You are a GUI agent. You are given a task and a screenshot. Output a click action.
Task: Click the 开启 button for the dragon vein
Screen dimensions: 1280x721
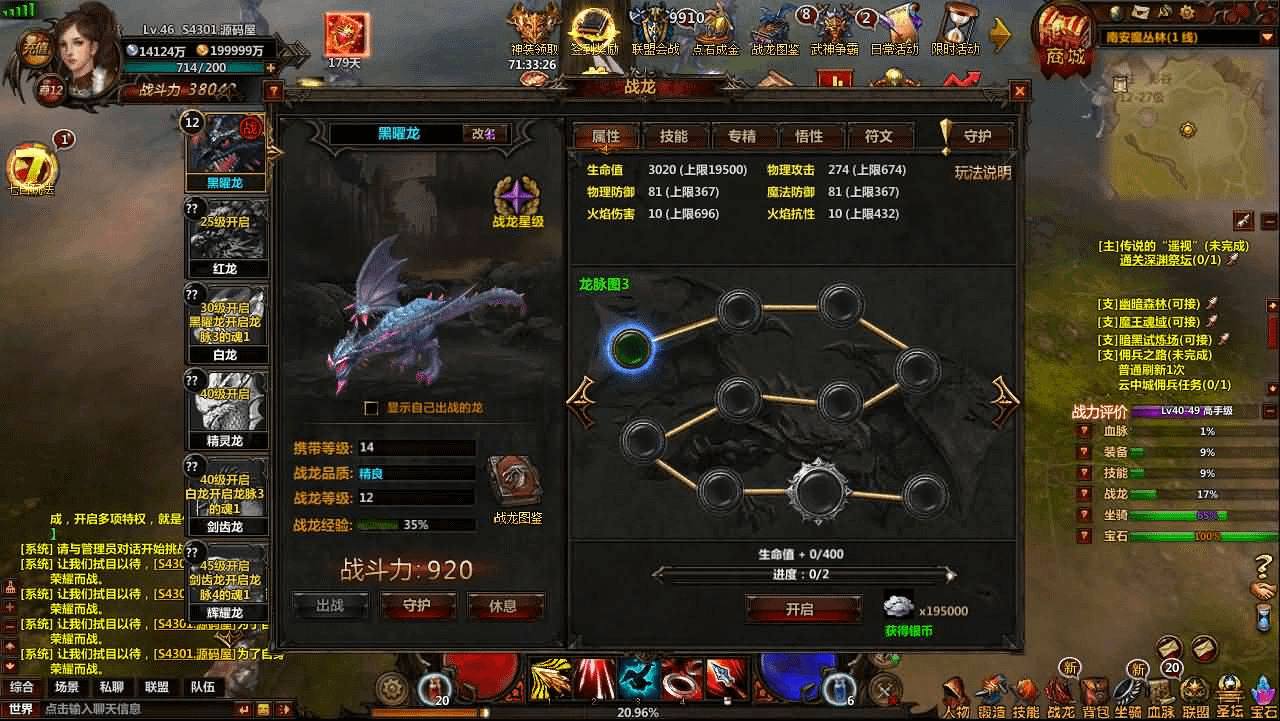[800, 609]
